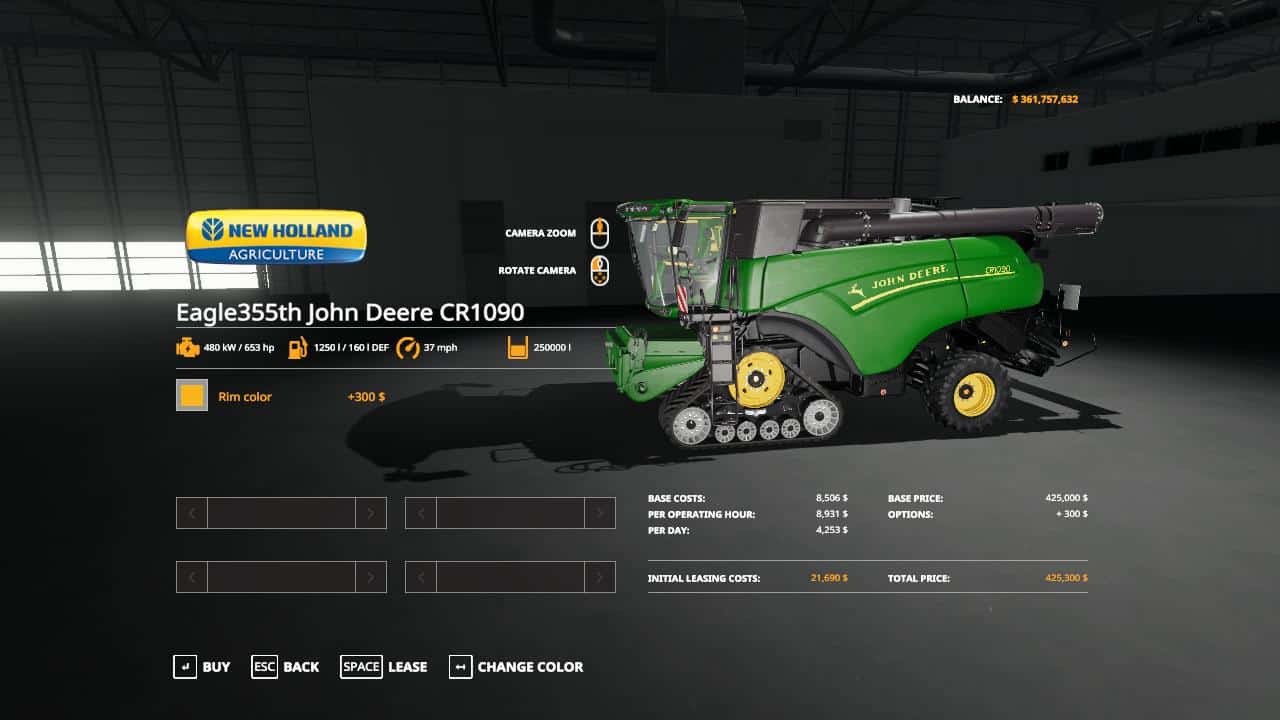Open the Change Color option
The height and width of the screenshot is (720, 1280).
[516, 667]
